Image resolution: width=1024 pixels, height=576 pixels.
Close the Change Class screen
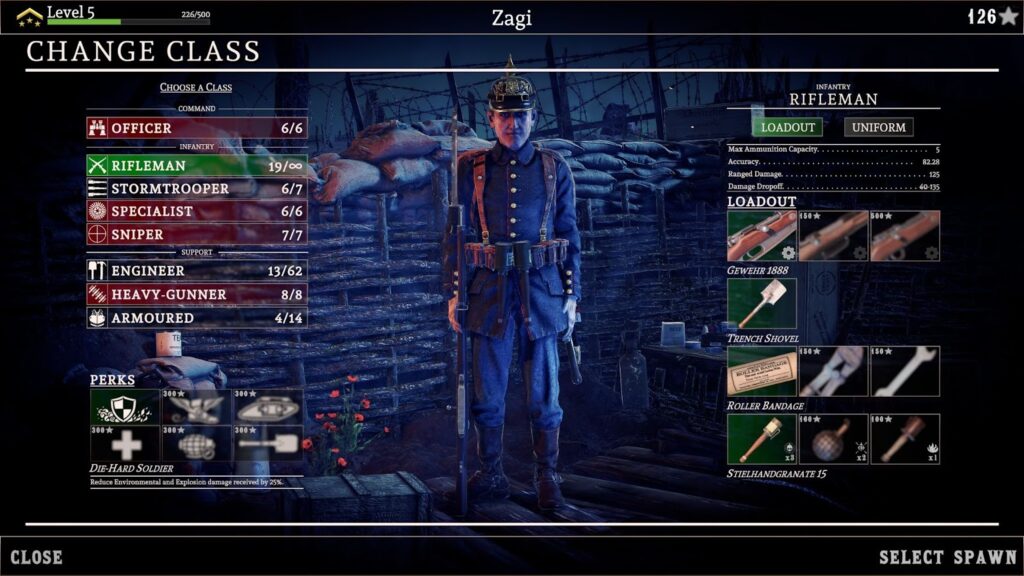tap(37, 557)
